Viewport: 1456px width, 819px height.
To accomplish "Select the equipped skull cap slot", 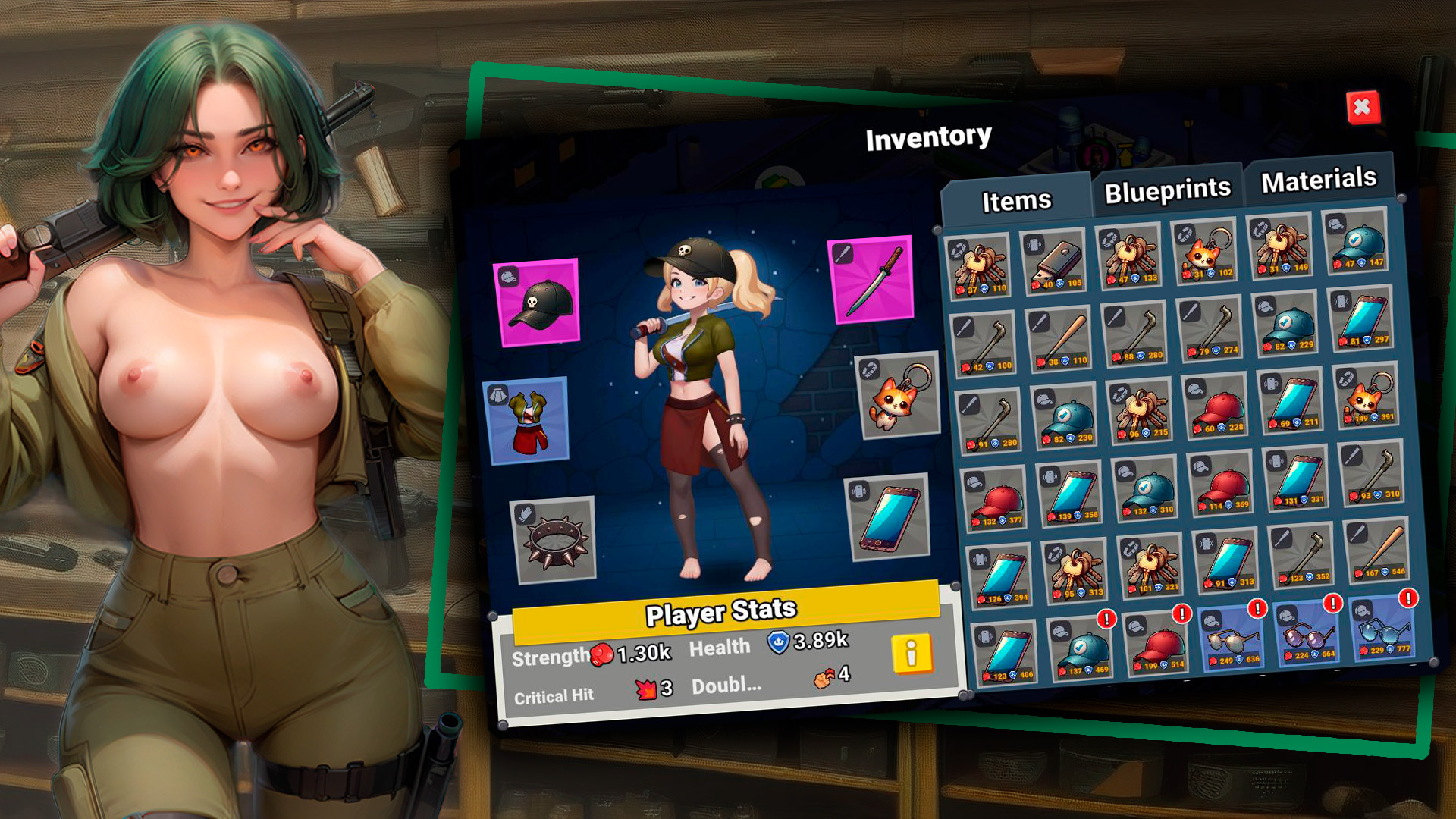I will click(538, 302).
